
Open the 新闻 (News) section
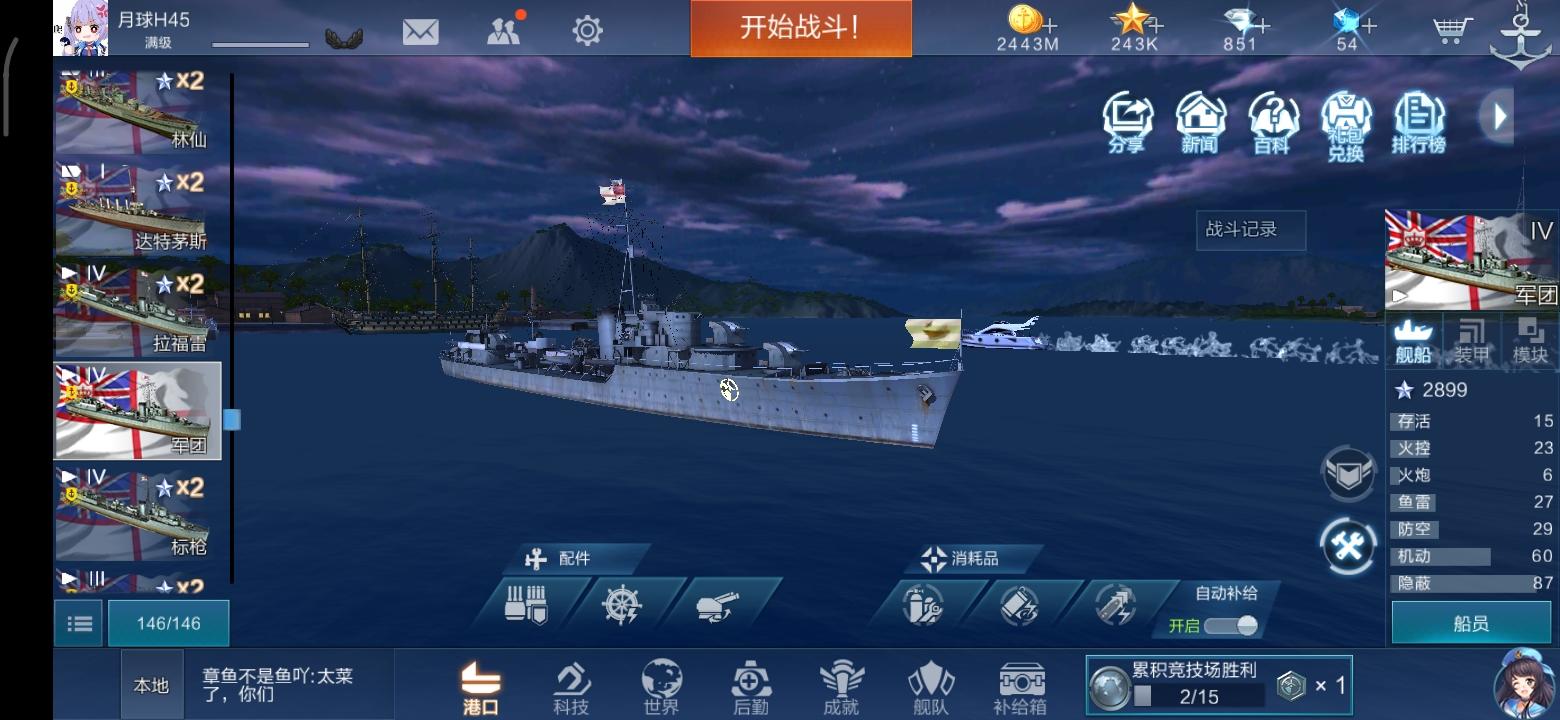coord(1200,122)
